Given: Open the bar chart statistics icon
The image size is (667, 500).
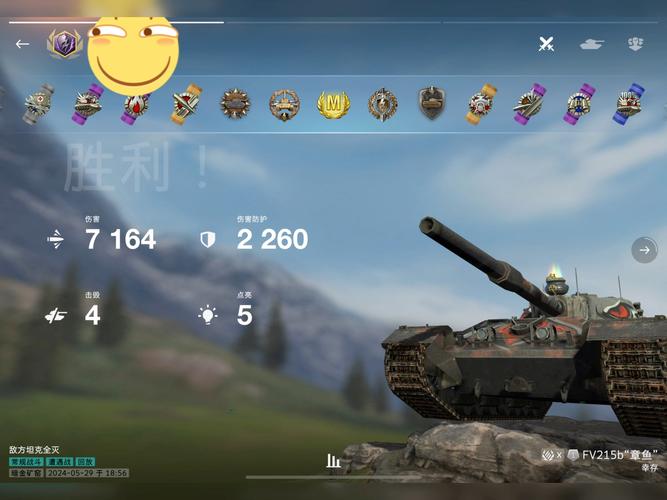Looking at the screenshot, I should tap(334, 461).
